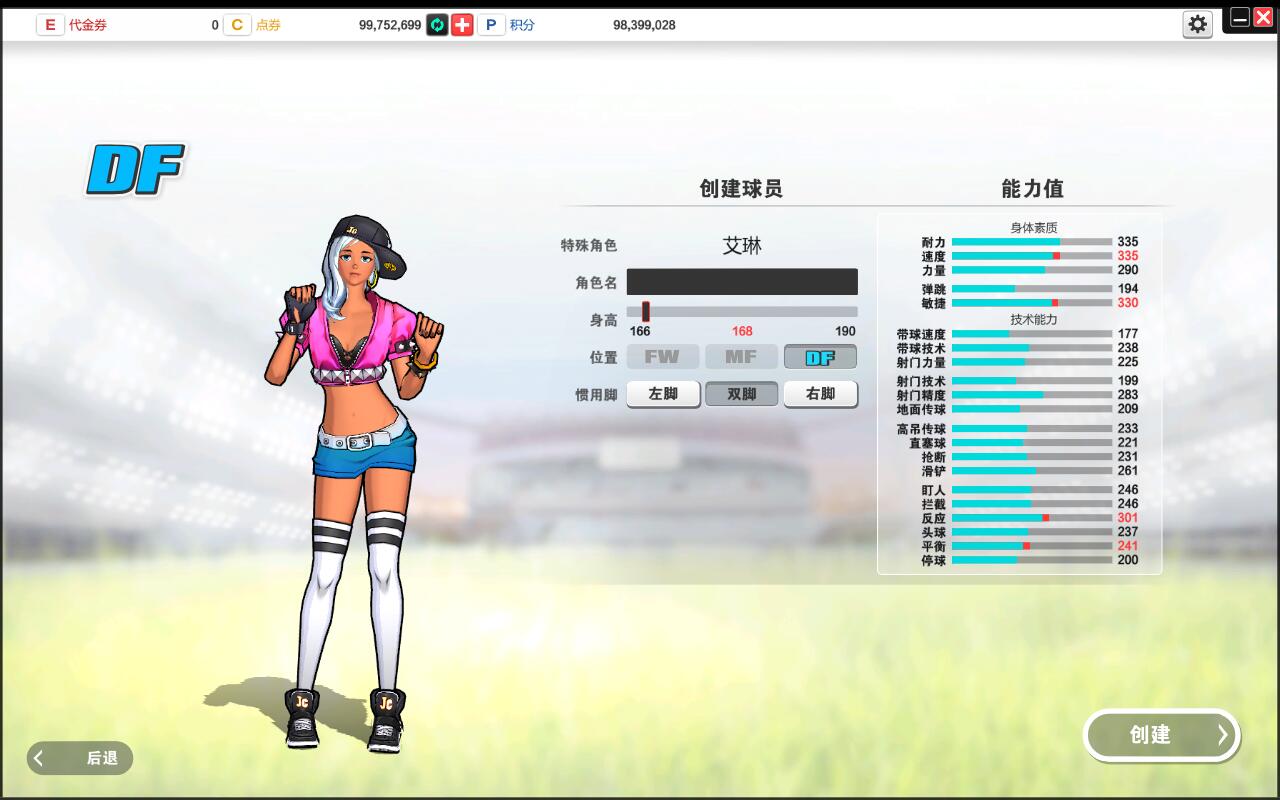Click the green refresh currency icon

[x=435, y=24]
